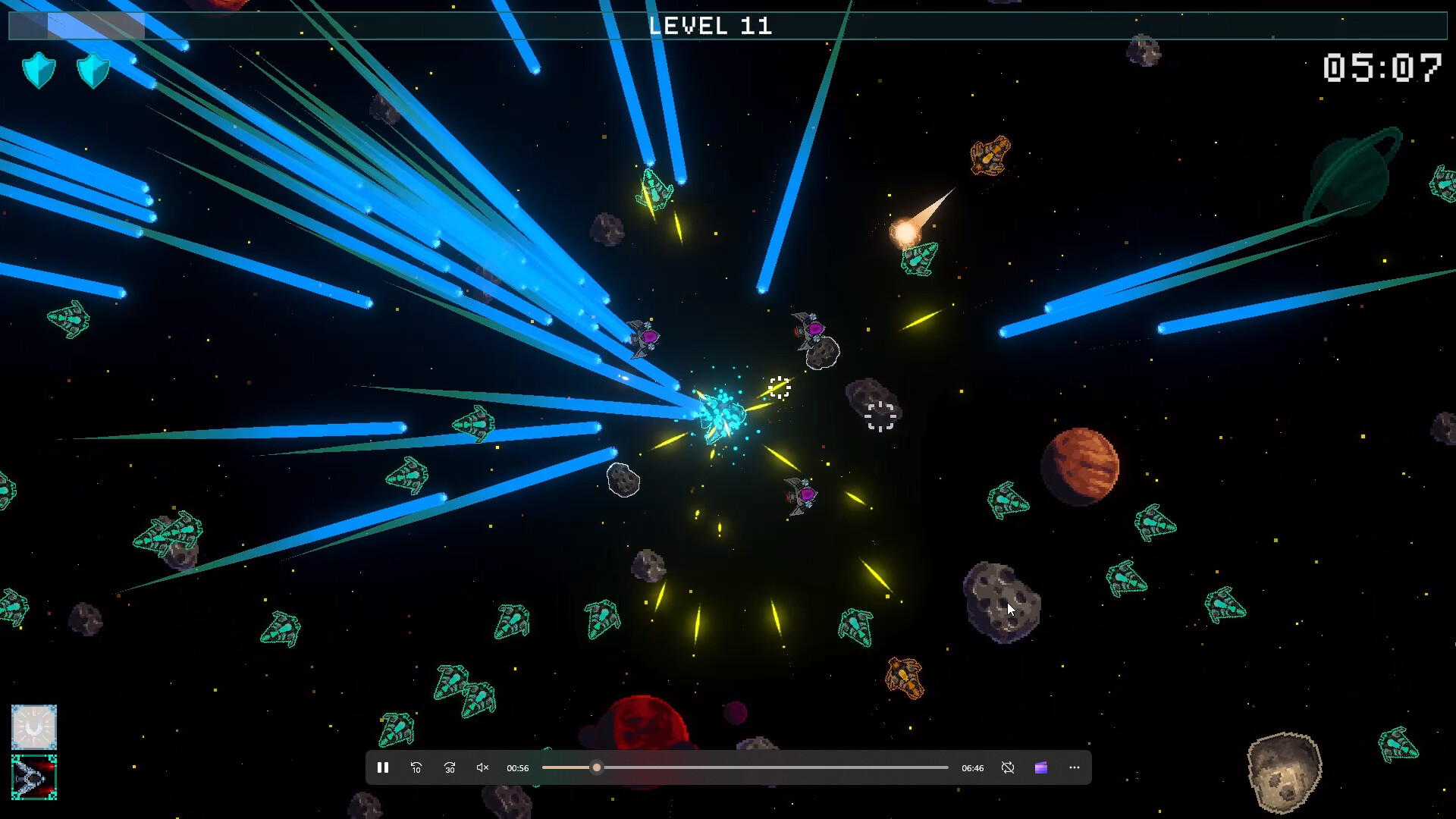Screen dimensions: 1456x819
Task: Click the elapsed time label 00:56
Action: 518,768
